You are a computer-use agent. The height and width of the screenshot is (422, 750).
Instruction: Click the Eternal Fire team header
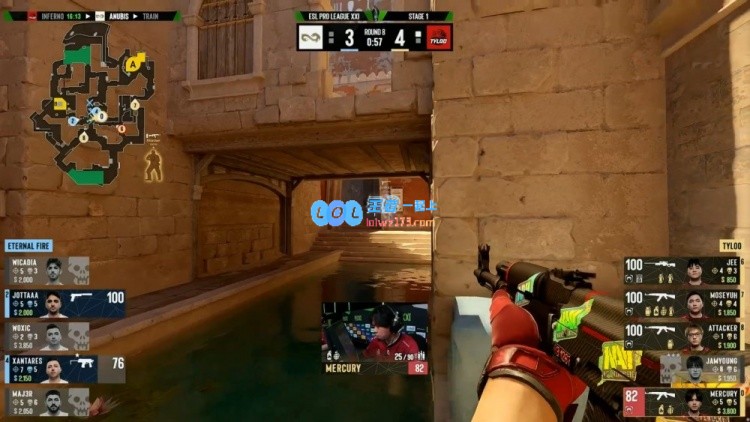pos(28,246)
